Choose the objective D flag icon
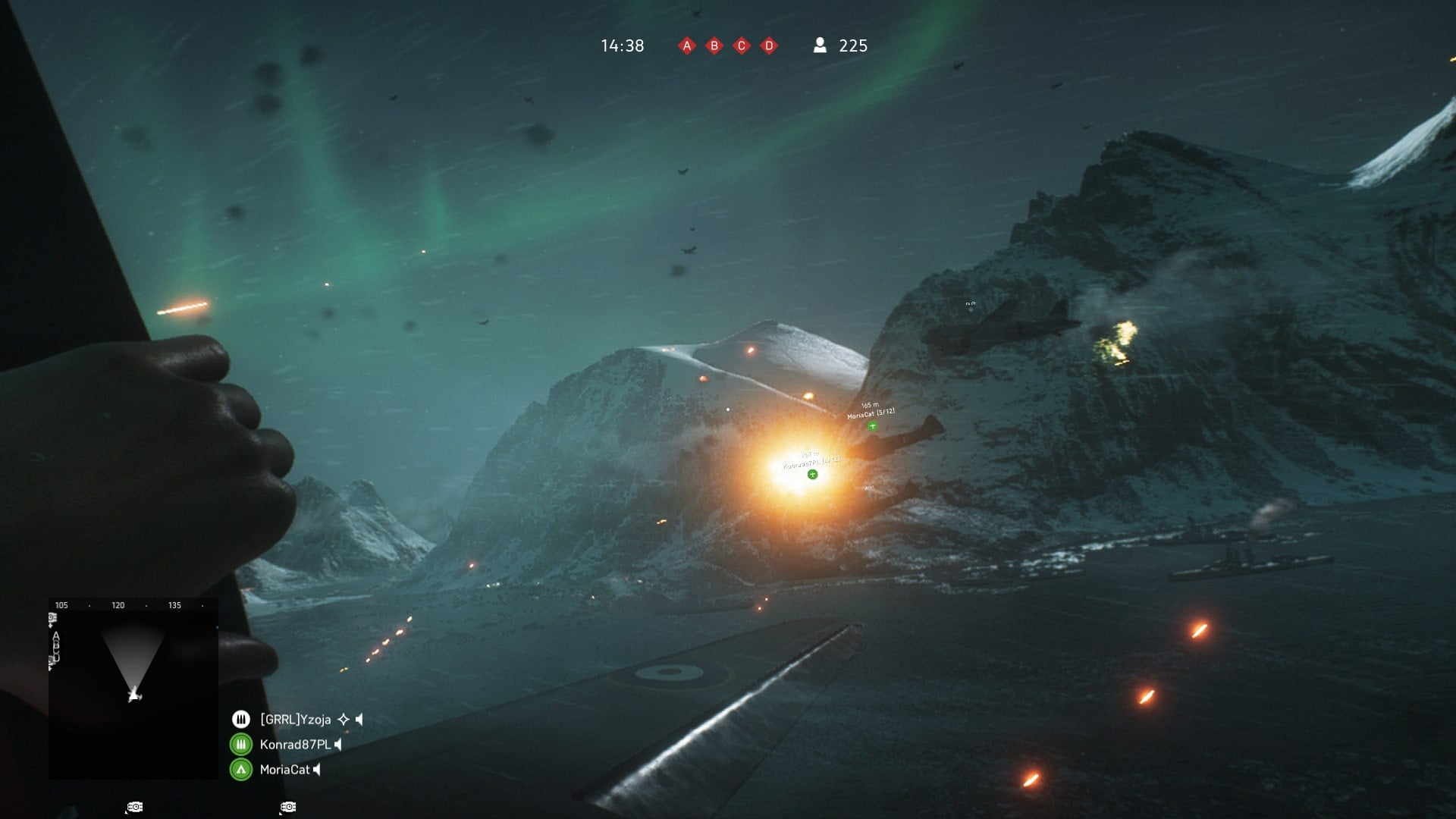This screenshot has width=1456, height=819. click(x=769, y=46)
